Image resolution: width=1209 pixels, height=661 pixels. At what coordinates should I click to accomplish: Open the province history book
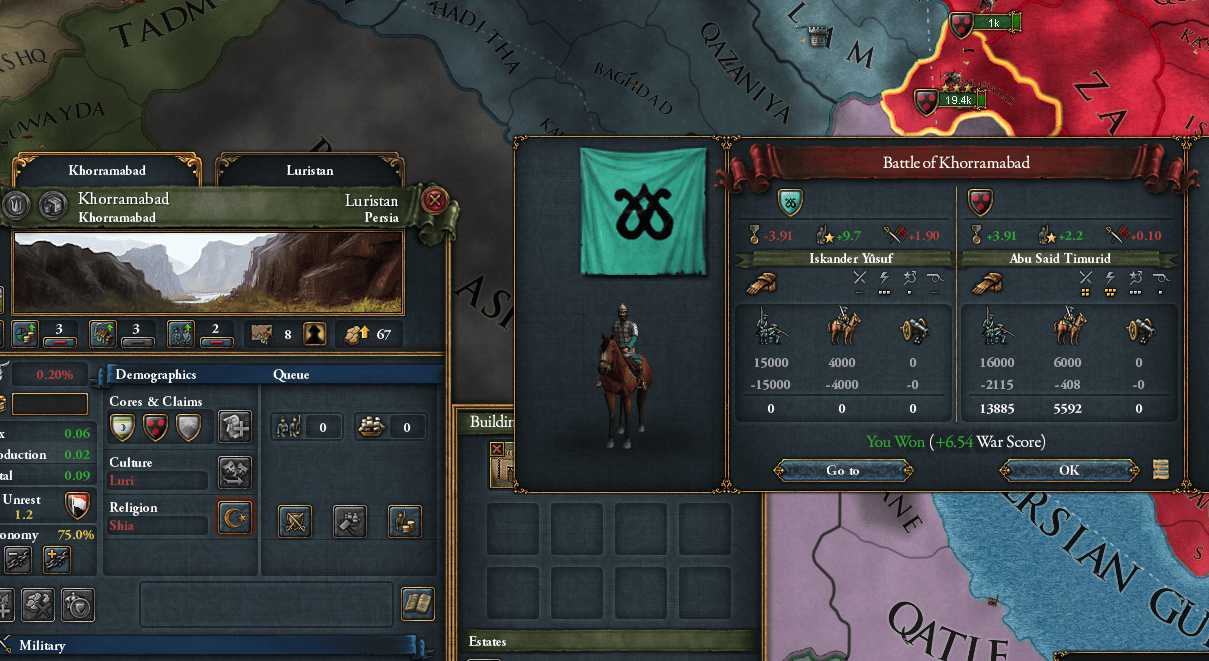[x=417, y=604]
